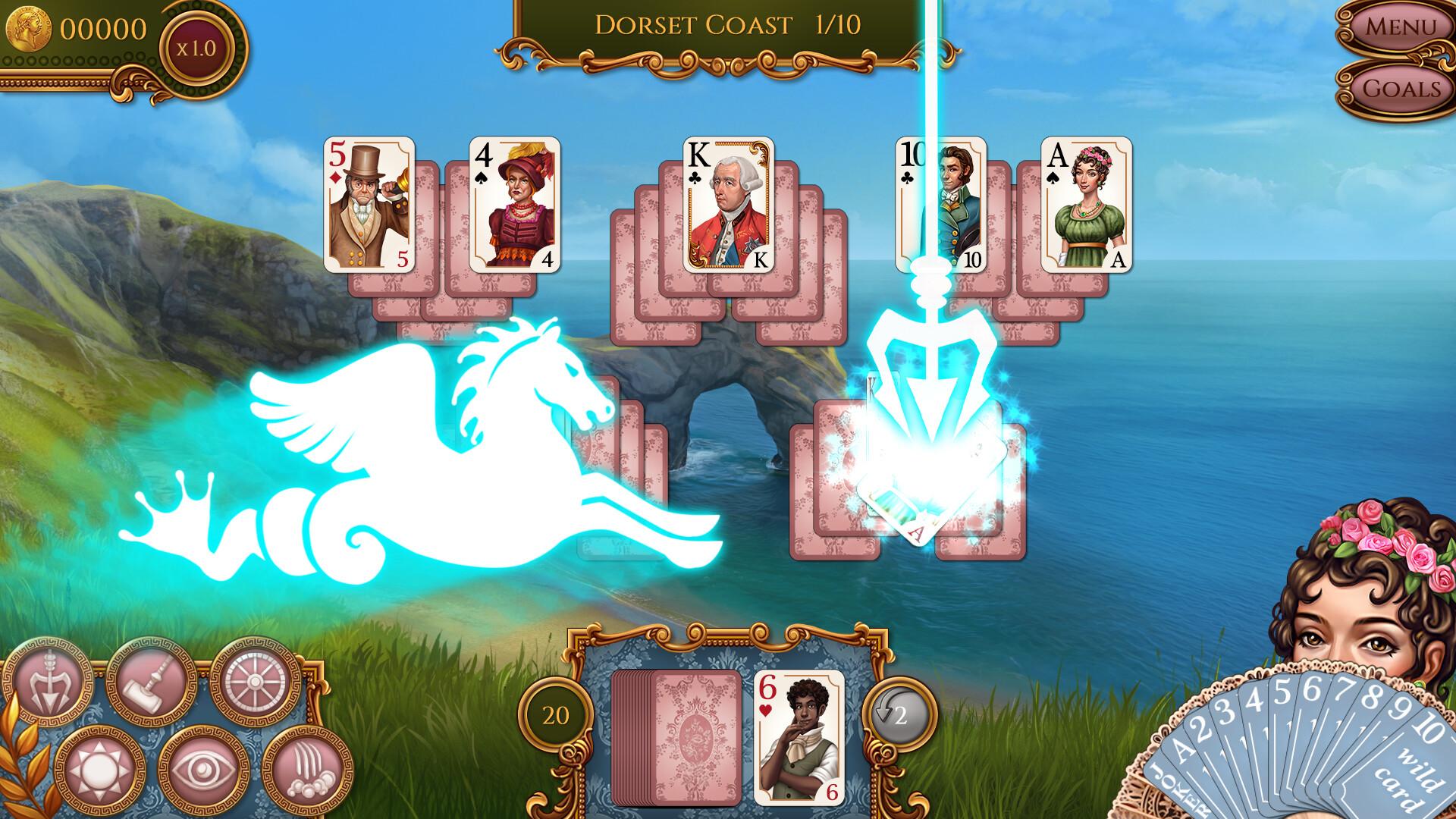The width and height of the screenshot is (1456, 819).
Task: Click the x1.0 multiplier badge
Action: (x=197, y=45)
